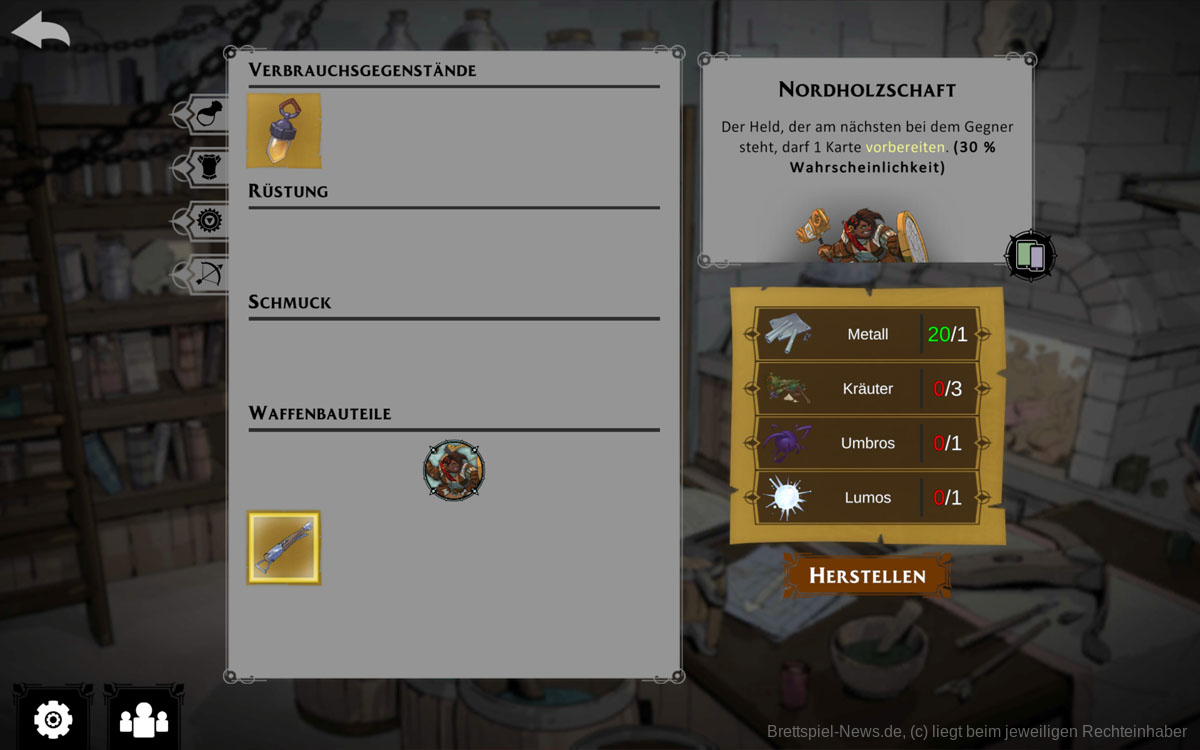Select the Umbros resource row
The image size is (1200, 750).
[x=867, y=443]
